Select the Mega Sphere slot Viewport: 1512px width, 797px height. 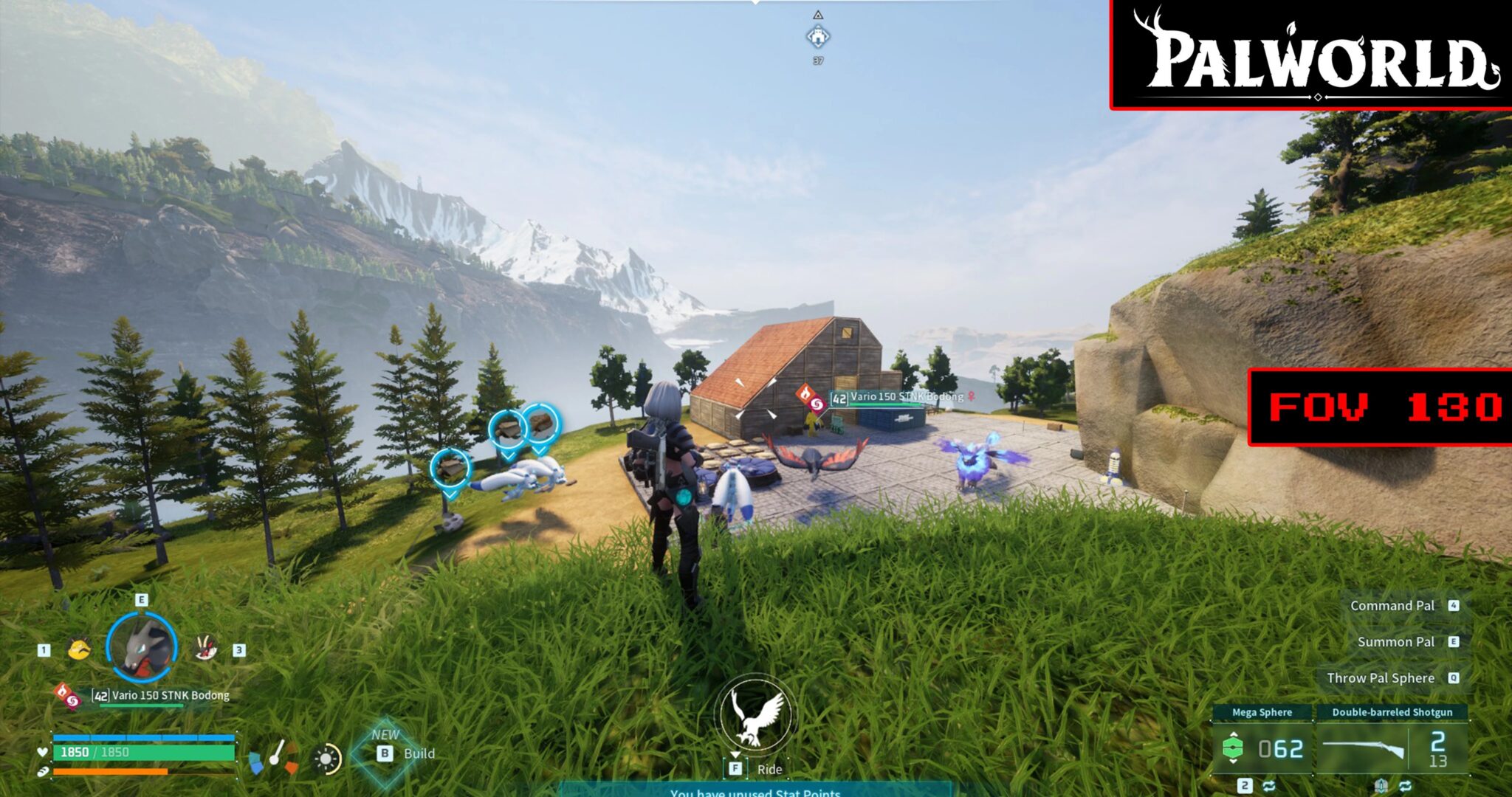[x=1262, y=748]
